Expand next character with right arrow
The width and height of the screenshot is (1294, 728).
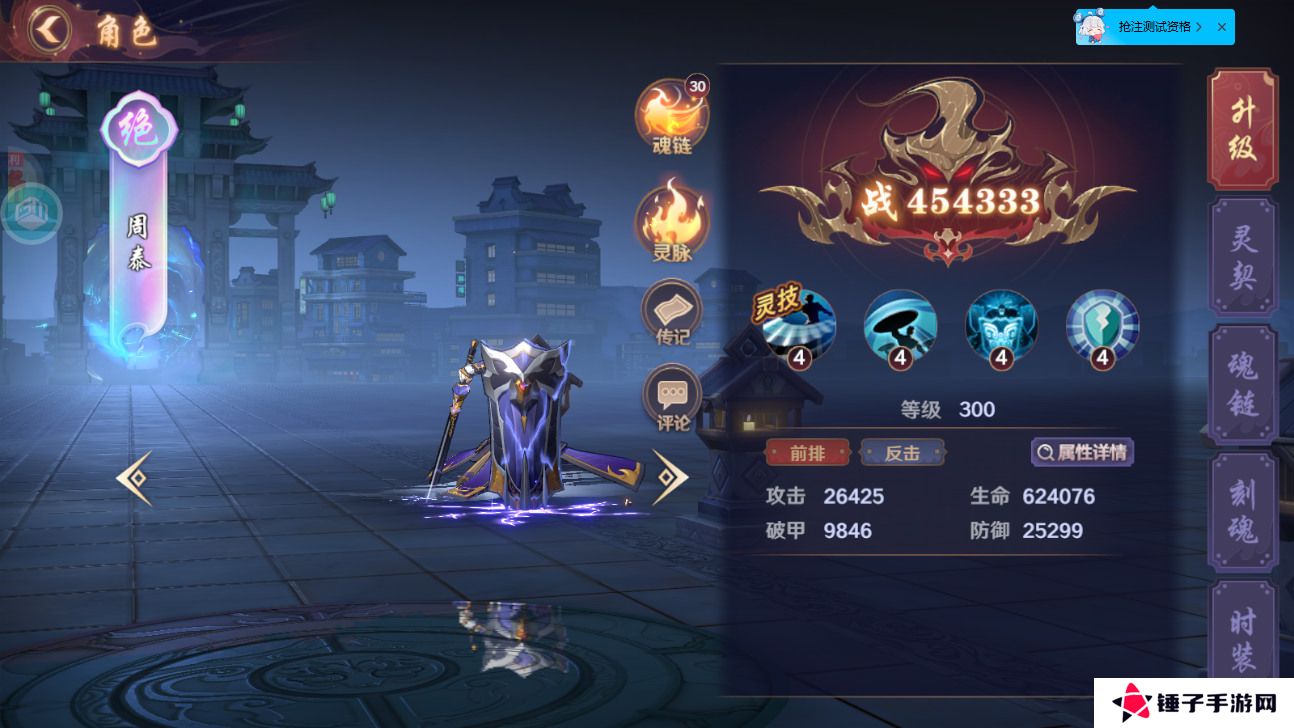click(670, 478)
